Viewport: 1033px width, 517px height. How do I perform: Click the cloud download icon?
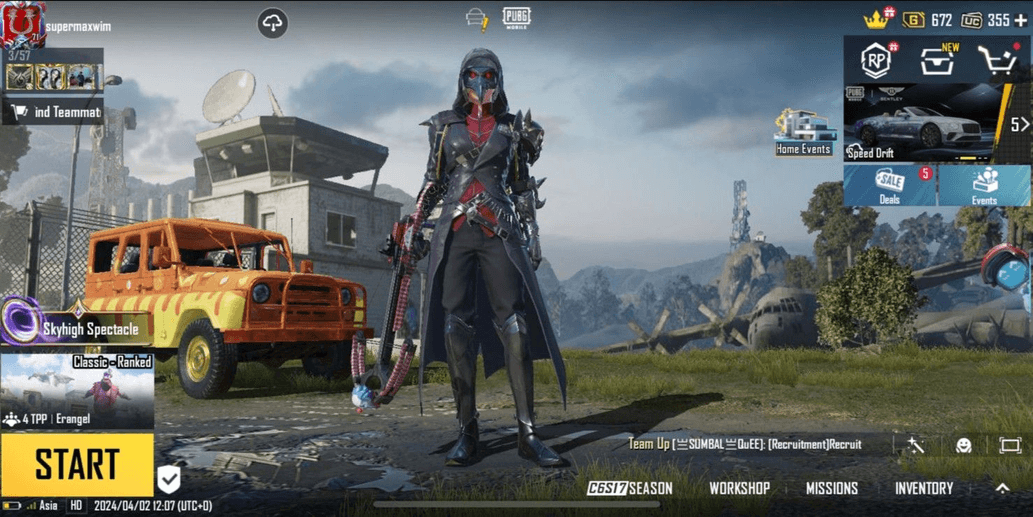(x=272, y=23)
